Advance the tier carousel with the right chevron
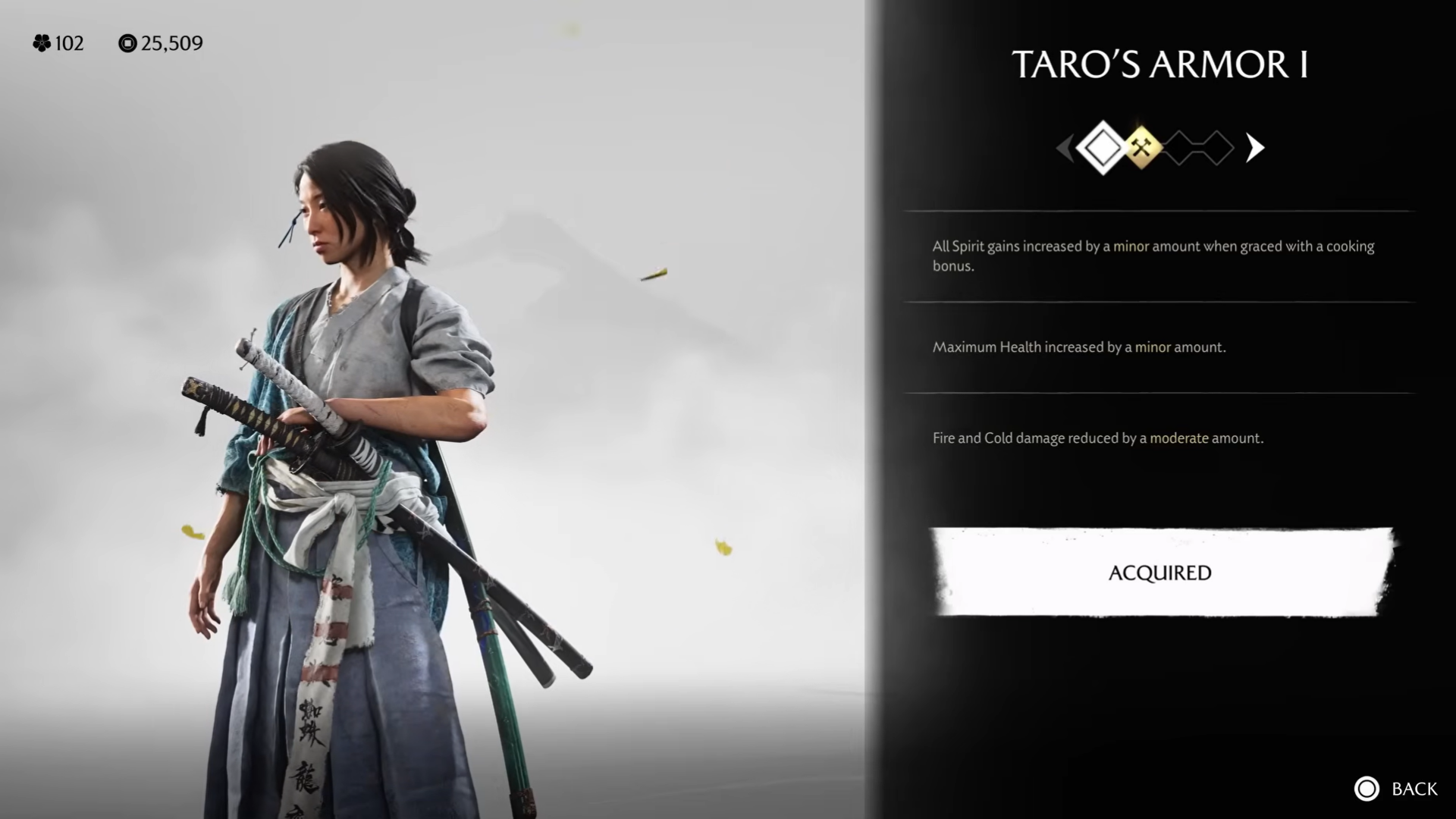1456x819 pixels. click(x=1254, y=149)
